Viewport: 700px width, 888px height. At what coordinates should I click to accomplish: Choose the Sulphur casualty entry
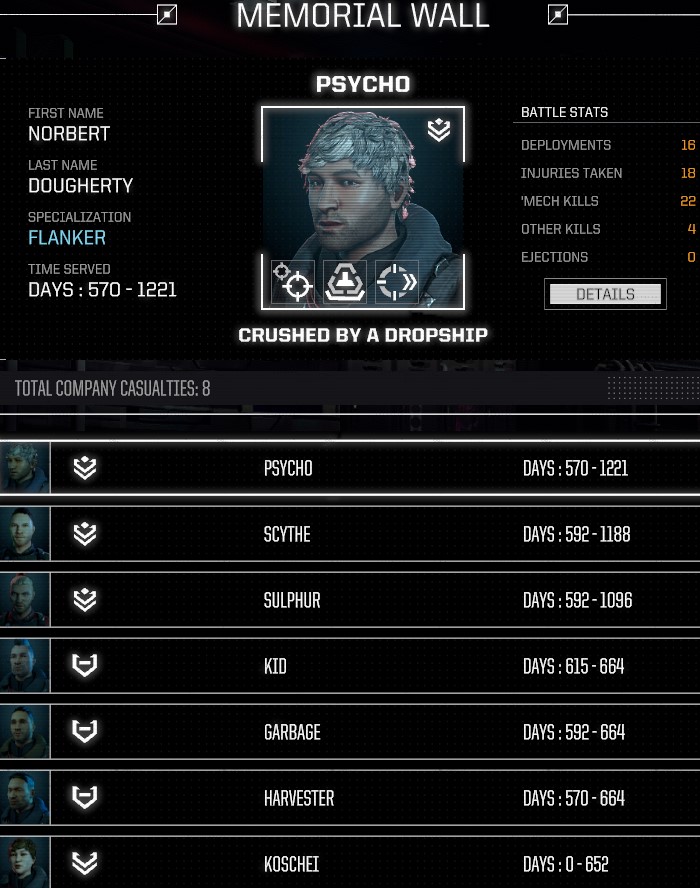[350, 600]
